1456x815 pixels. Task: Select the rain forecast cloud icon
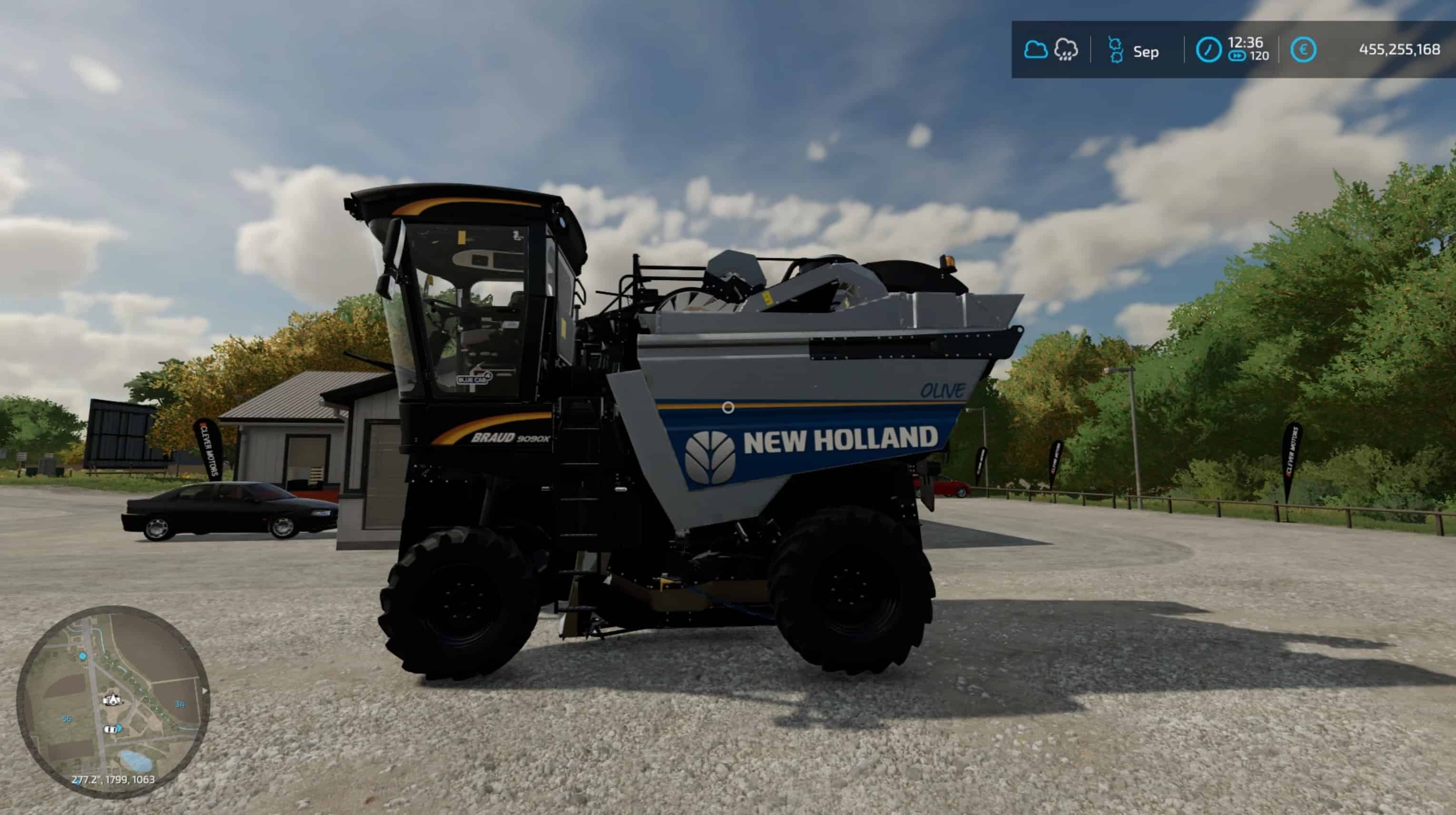1066,50
